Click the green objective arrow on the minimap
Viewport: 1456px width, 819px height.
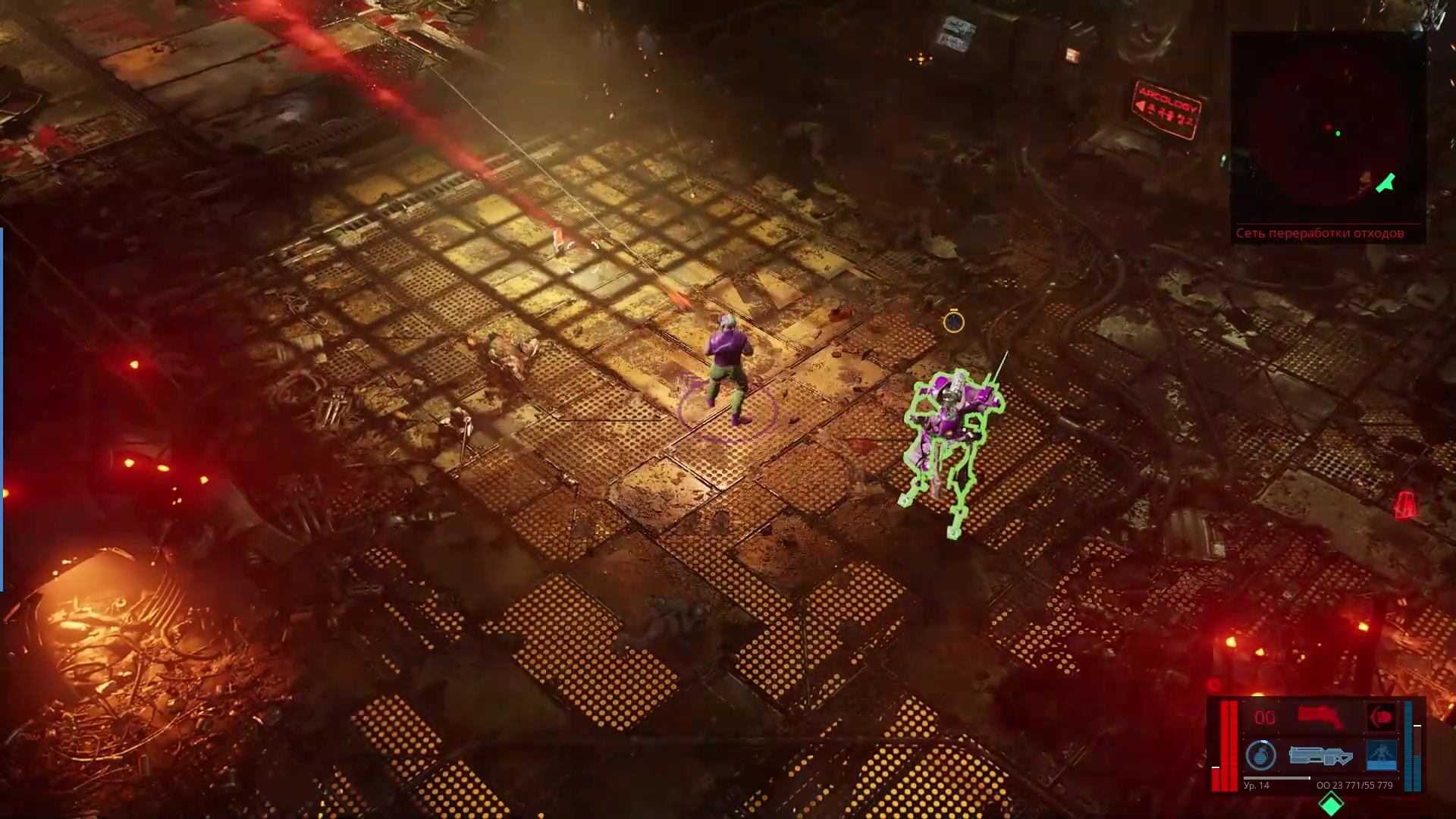[x=1385, y=183]
